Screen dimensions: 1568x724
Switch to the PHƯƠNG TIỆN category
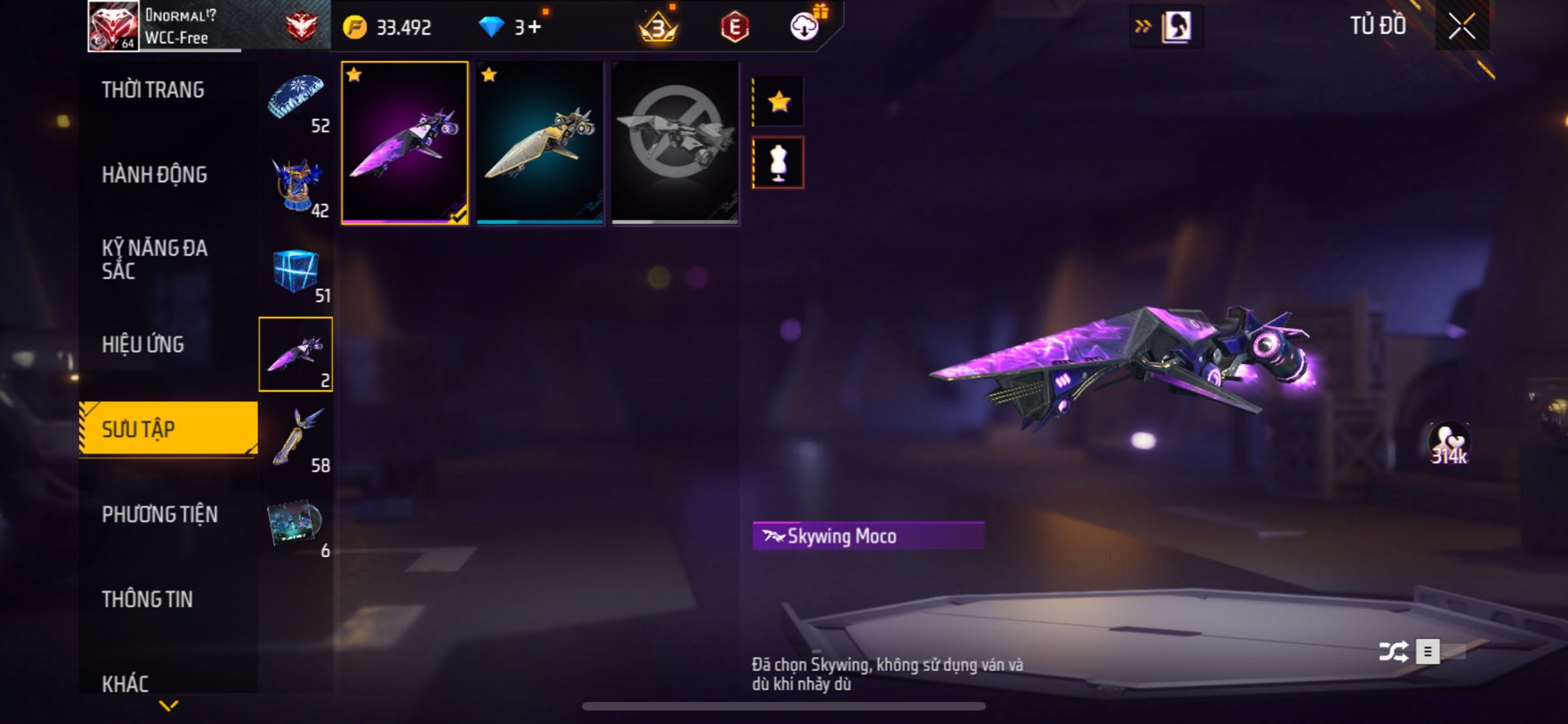tap(159, 514)
